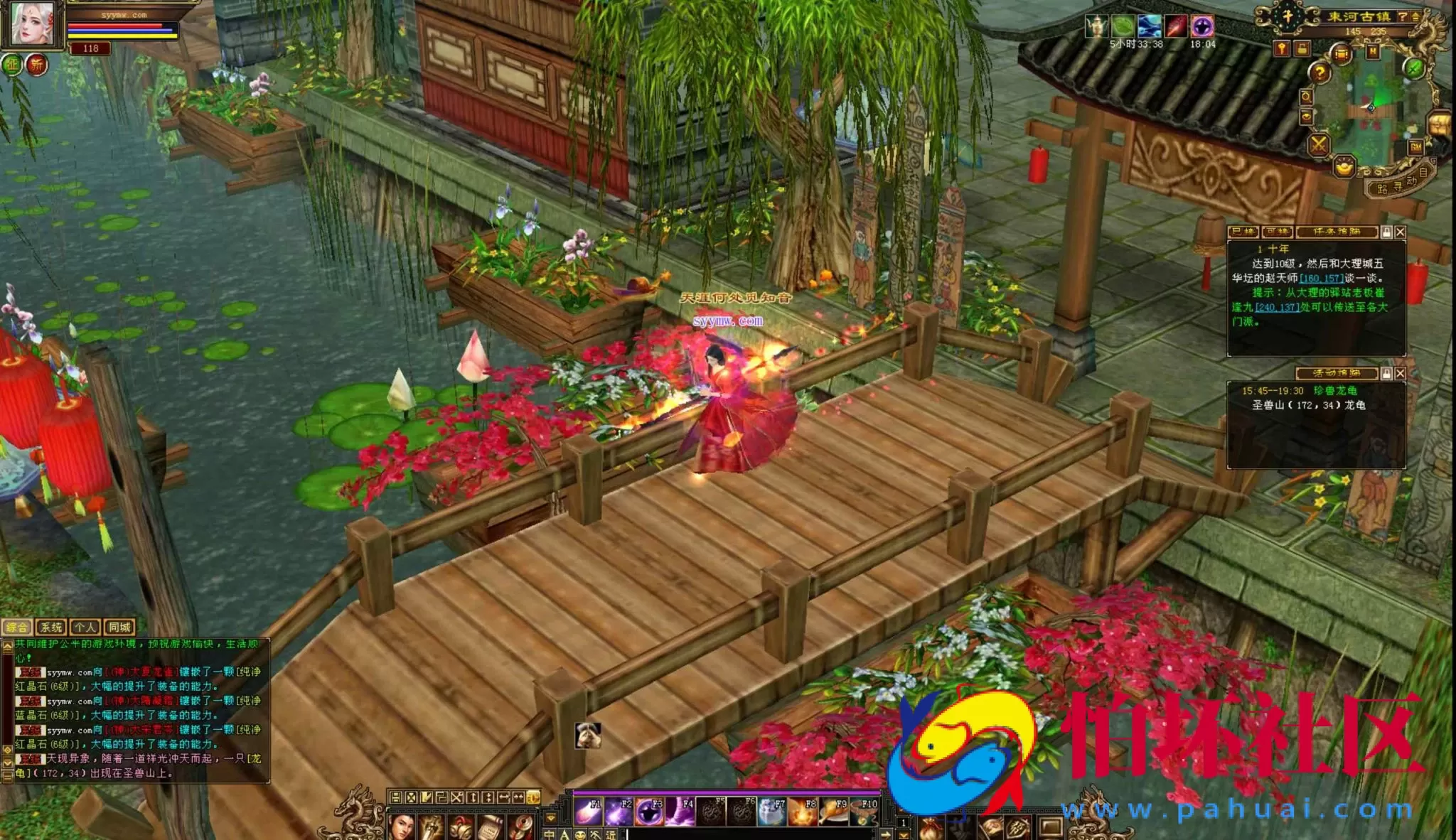Toggle the lock on the quest tracker panel
Screen dimensions: 1456x840
(1386, 232)
